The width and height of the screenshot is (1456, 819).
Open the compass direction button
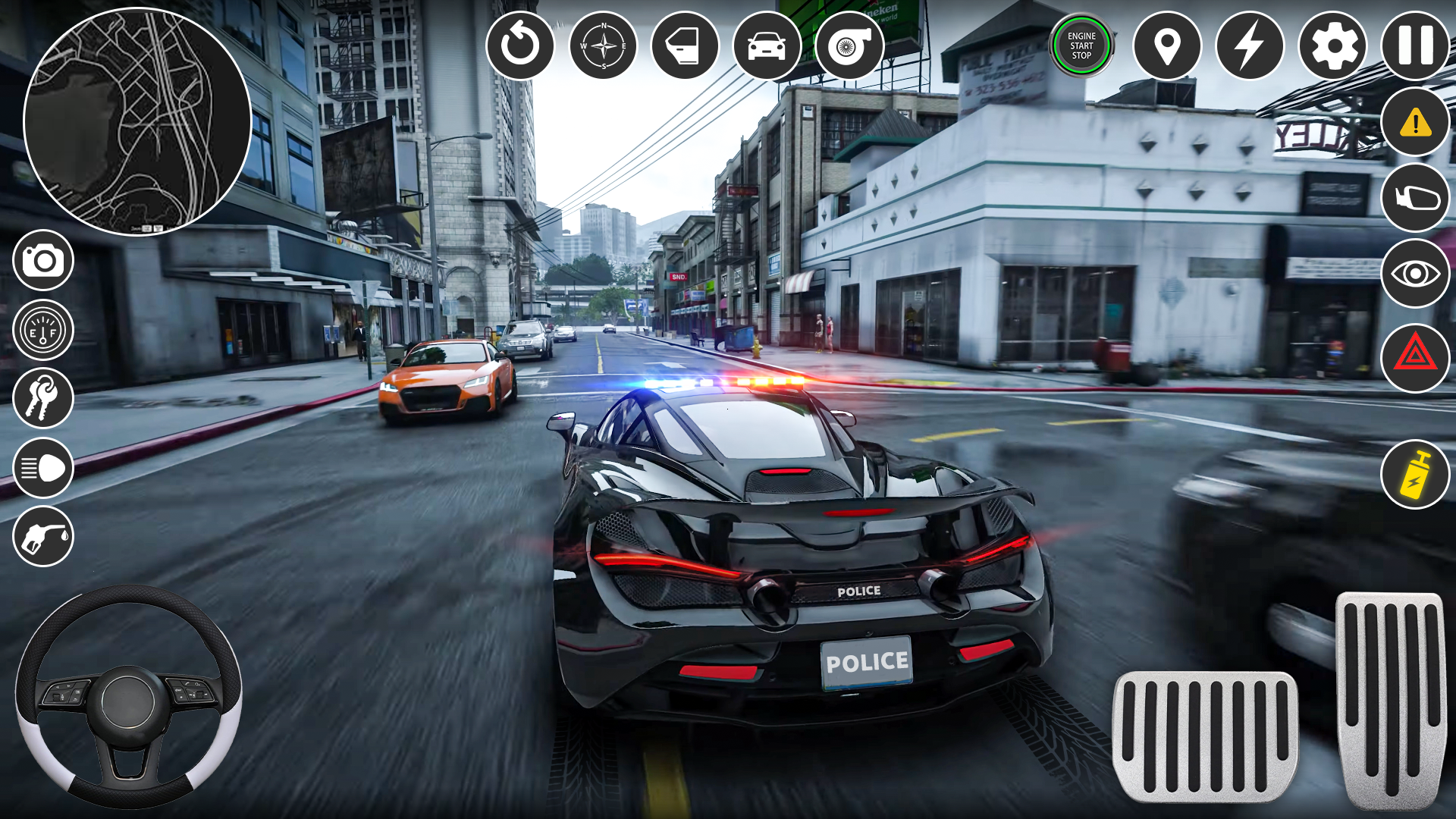pos(604,45)
